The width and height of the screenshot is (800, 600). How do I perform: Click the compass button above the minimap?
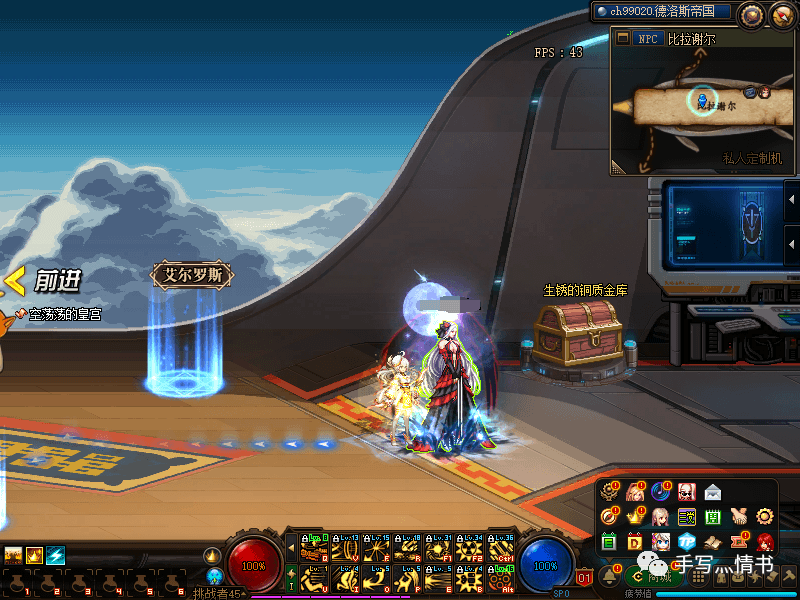(x=752, y=14)
